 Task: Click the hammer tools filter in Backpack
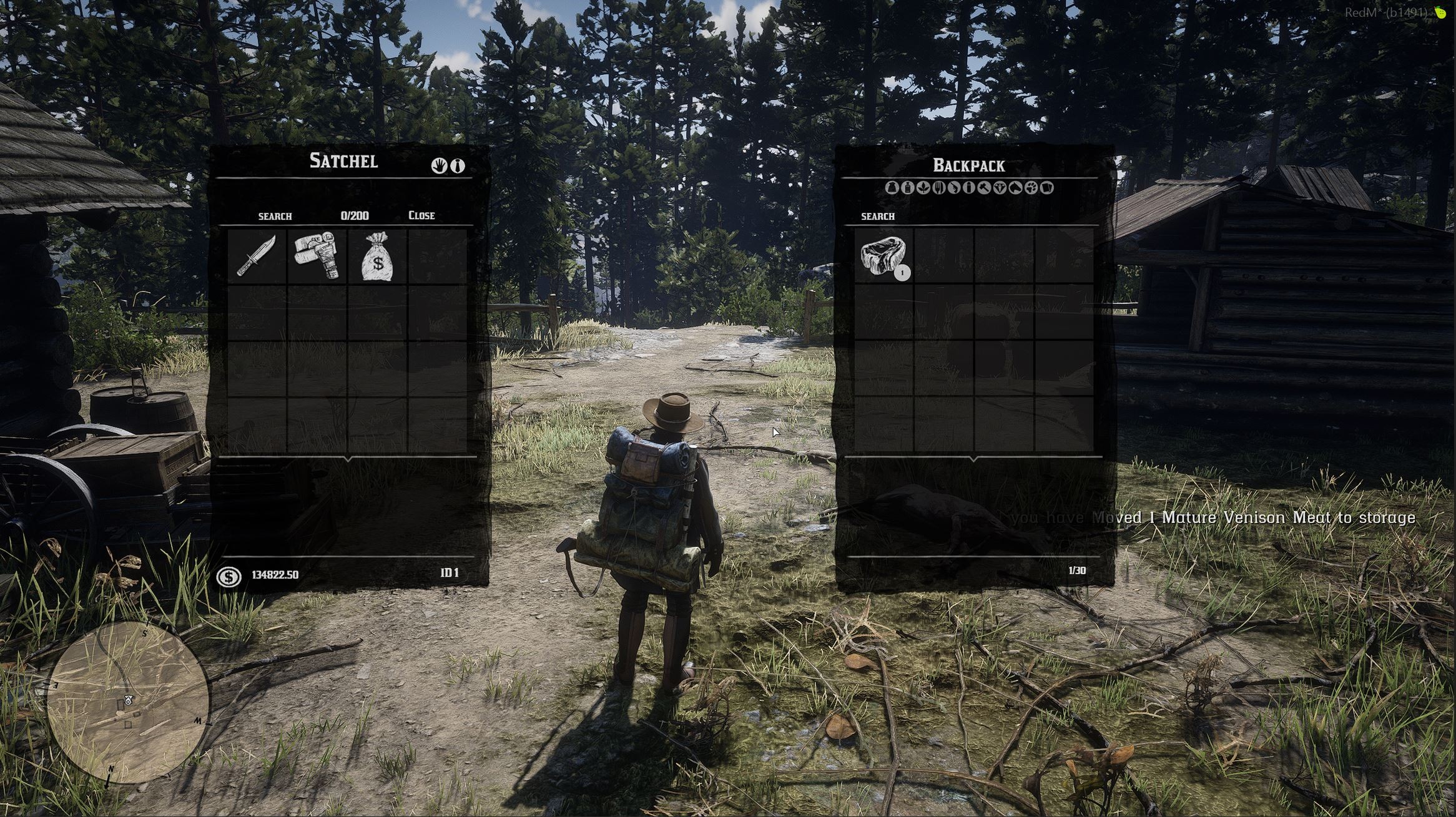pyautogui.click(x=984, y=187)
